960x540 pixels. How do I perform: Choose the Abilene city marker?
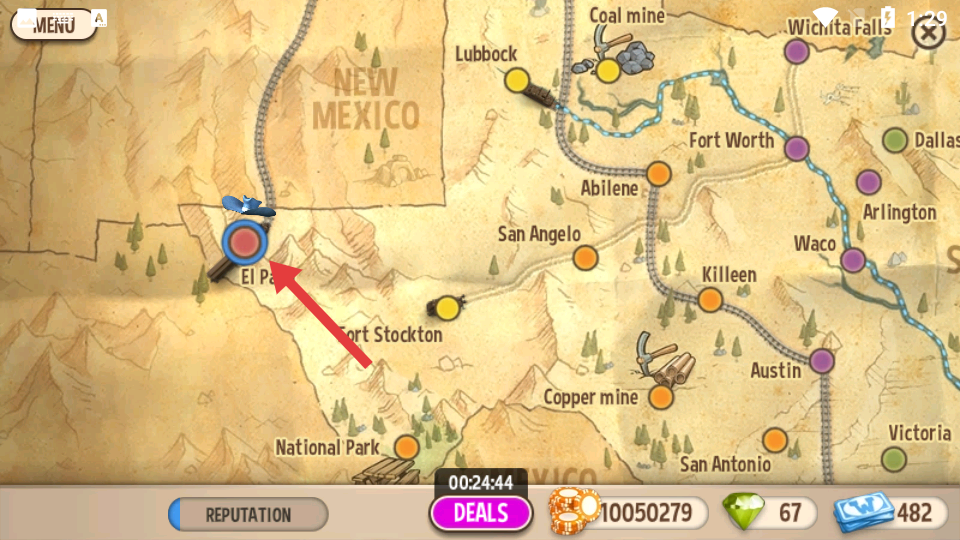pos(658,173)
